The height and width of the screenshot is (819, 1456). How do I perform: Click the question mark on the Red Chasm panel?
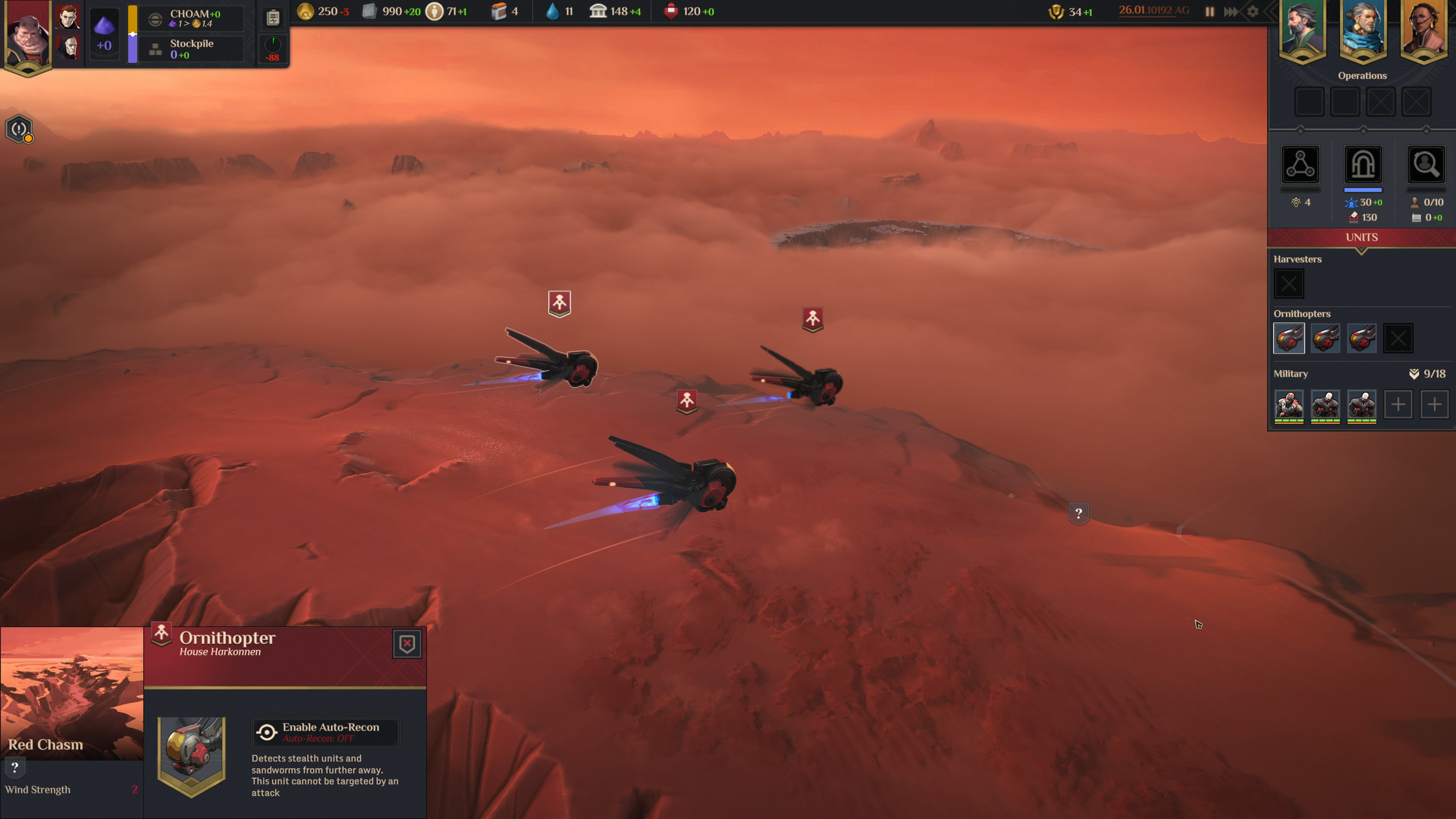pyautogui.click(x=14, y=766)
